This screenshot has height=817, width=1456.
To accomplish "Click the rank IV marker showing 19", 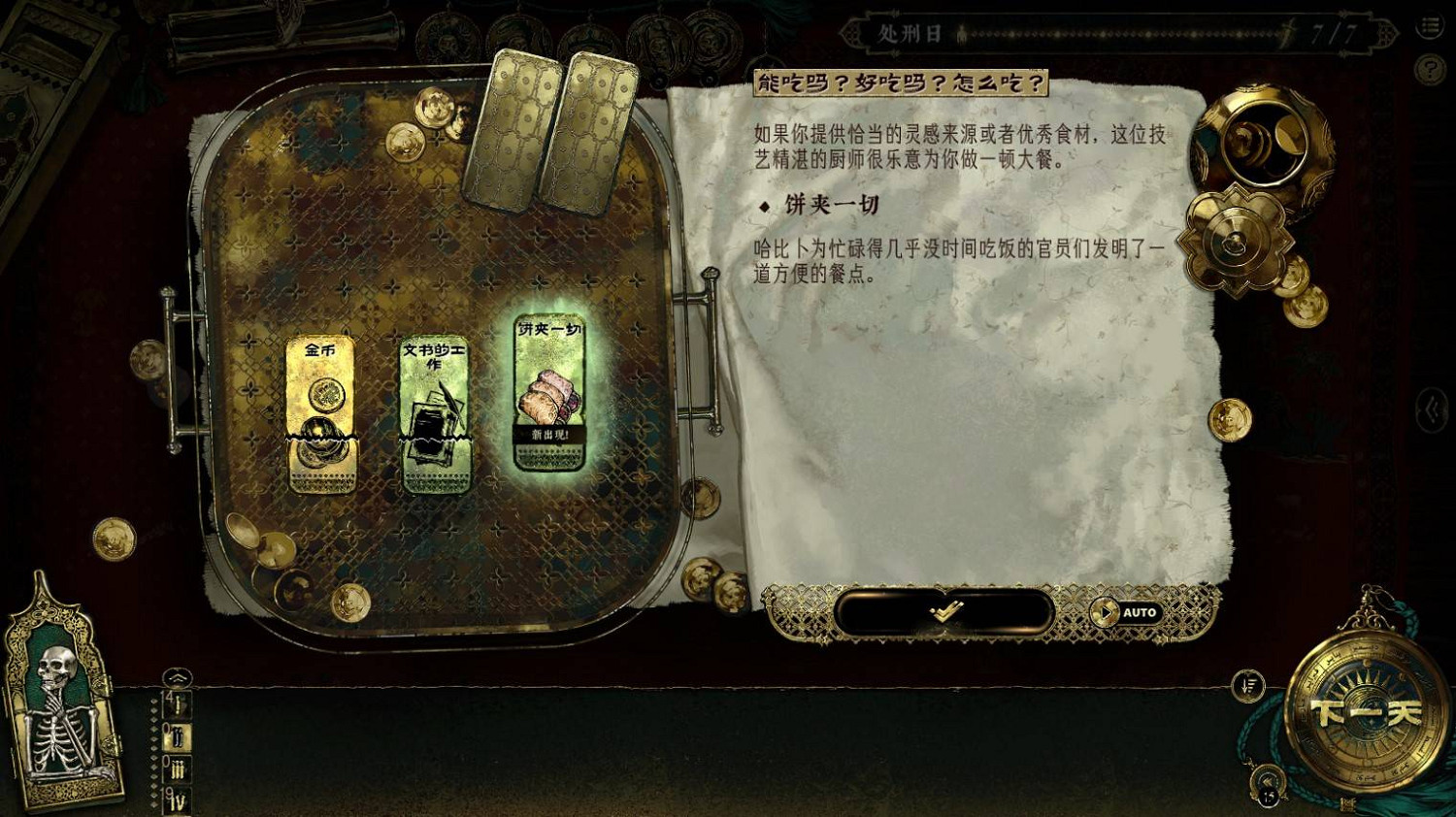I will pyautogui.click(x=178, y=799).
